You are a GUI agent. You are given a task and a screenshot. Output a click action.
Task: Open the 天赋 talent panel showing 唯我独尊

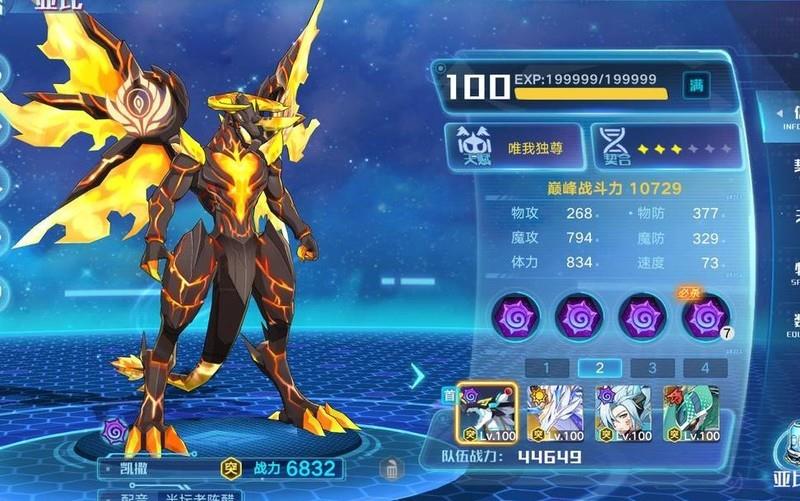510,147
